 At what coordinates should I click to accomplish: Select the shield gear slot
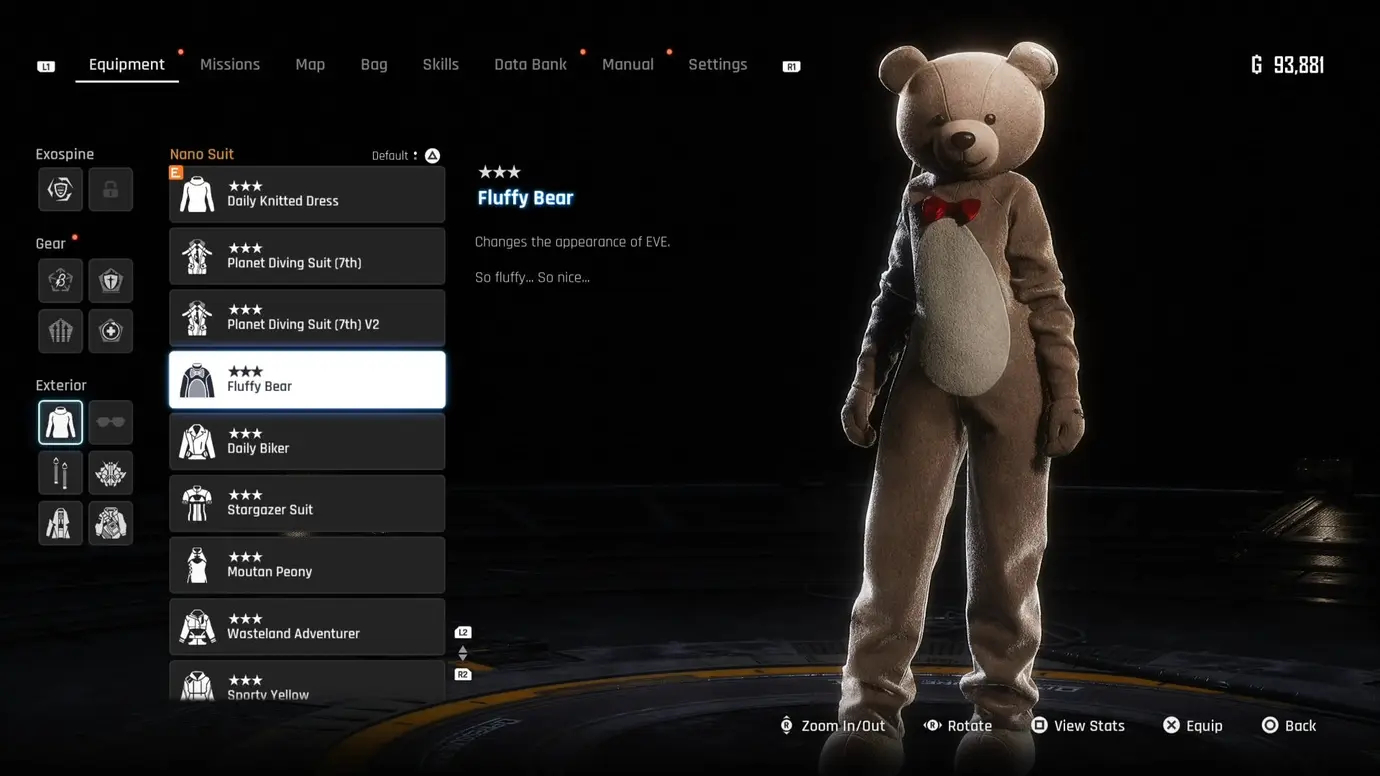110,281
